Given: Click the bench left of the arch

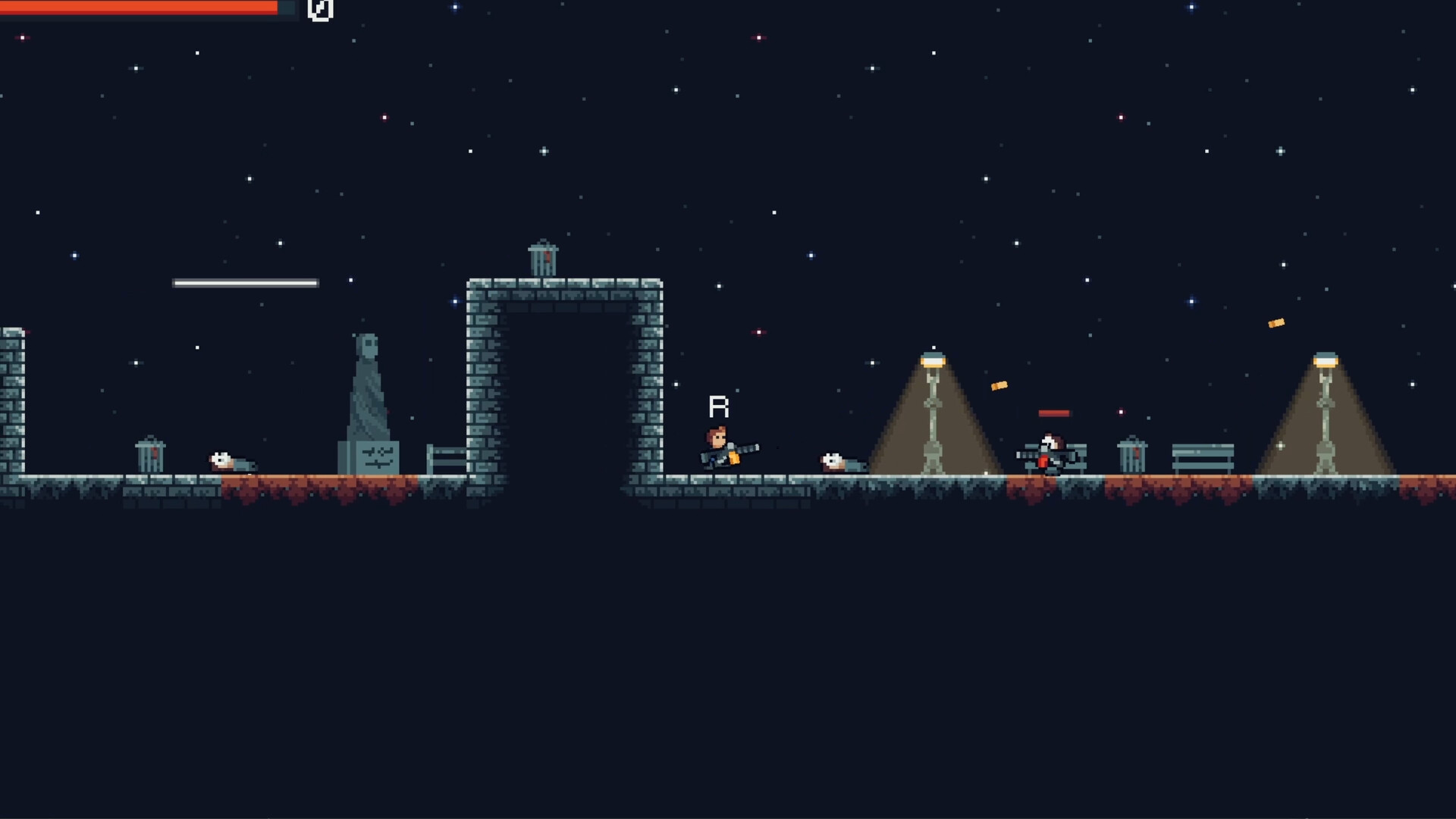Looking at the screenshot, I should pos(447,459).
